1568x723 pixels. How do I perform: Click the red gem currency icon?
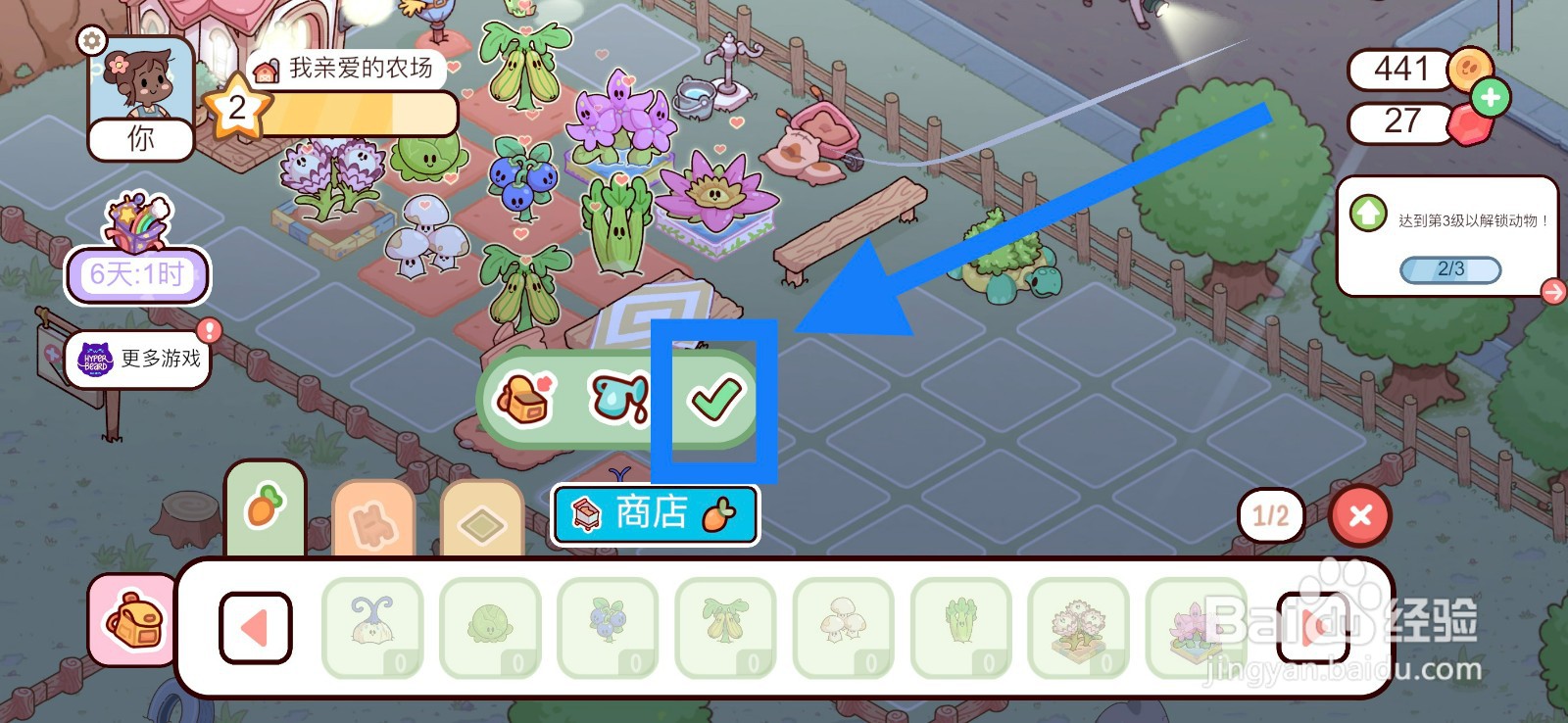[x=1470, y=124]
